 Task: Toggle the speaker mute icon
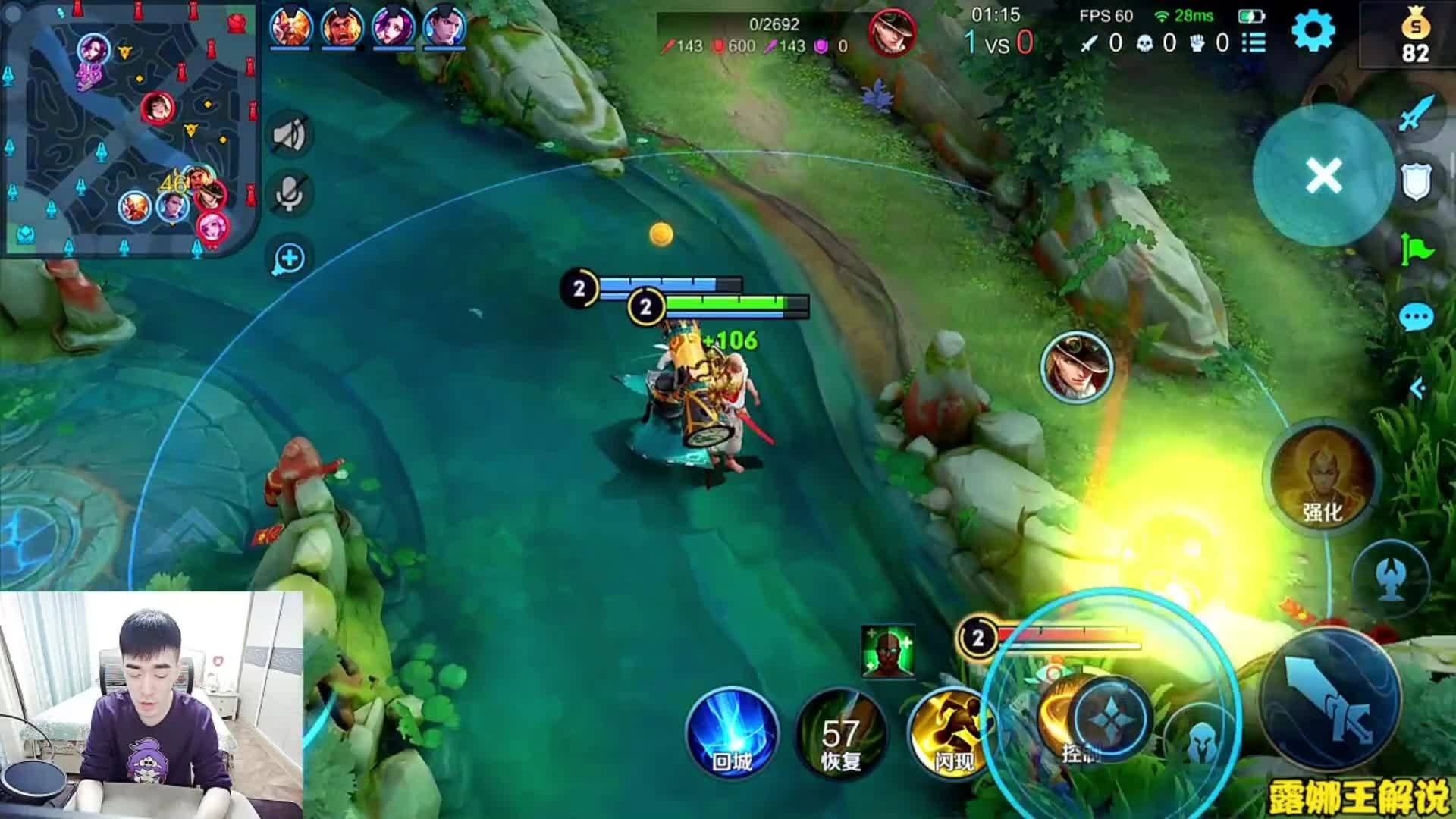point(289,136)
